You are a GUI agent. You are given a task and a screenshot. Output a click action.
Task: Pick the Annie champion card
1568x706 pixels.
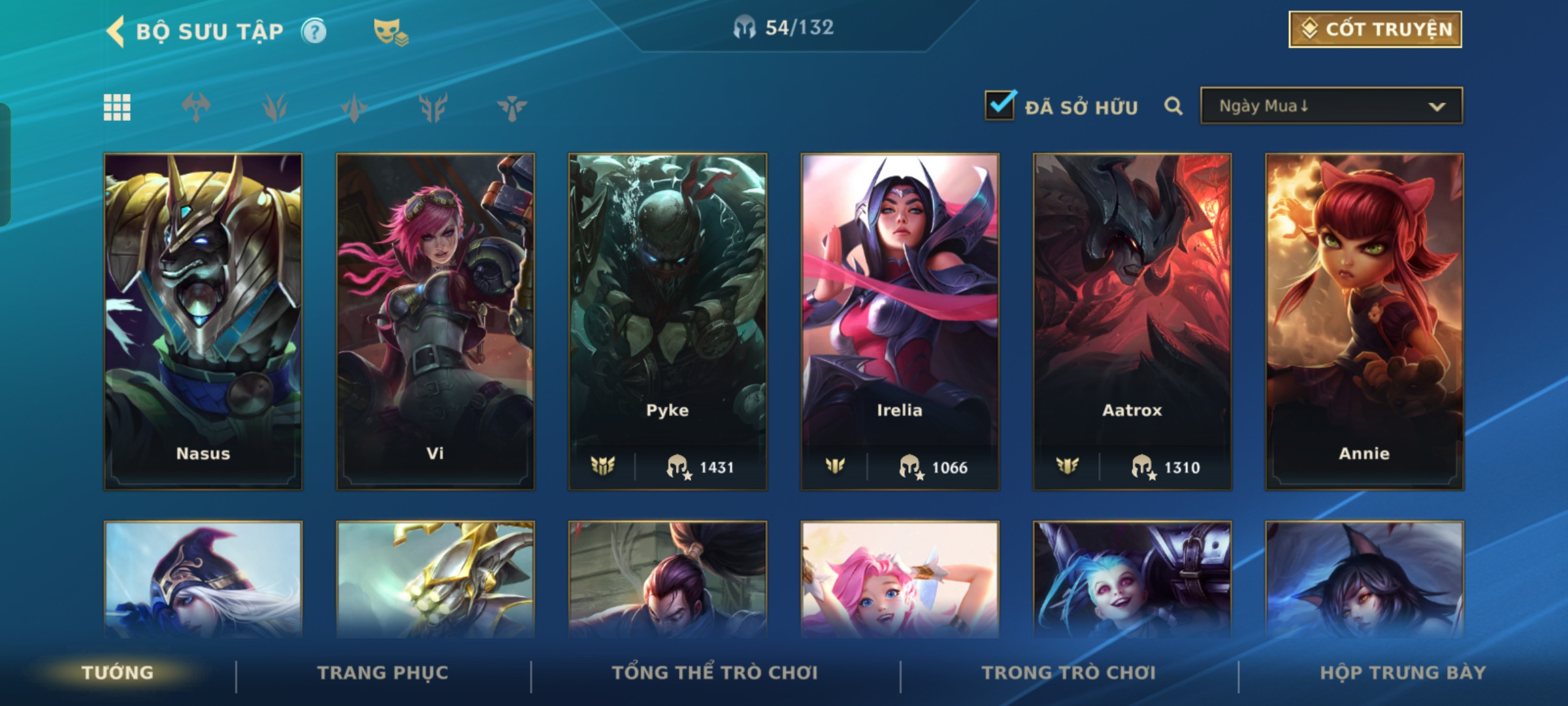tap(1364, 322)
